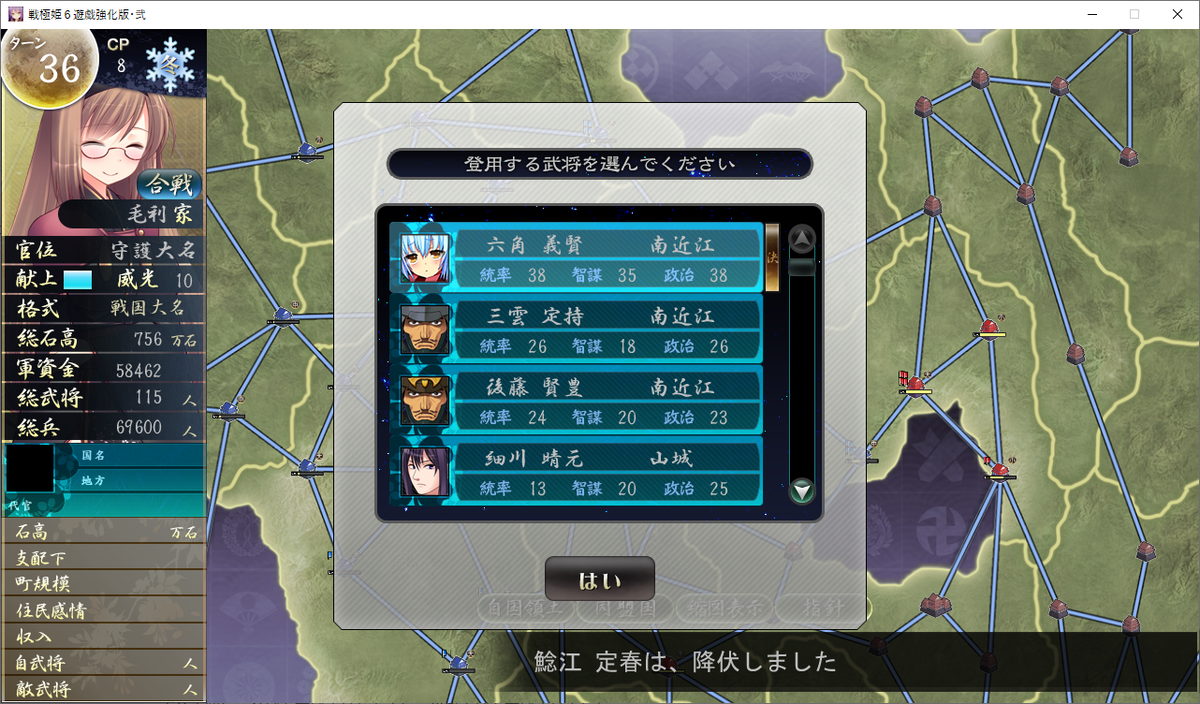
Task: Select 細川 晴元 of 山城
Action: [x=576, y=471]
